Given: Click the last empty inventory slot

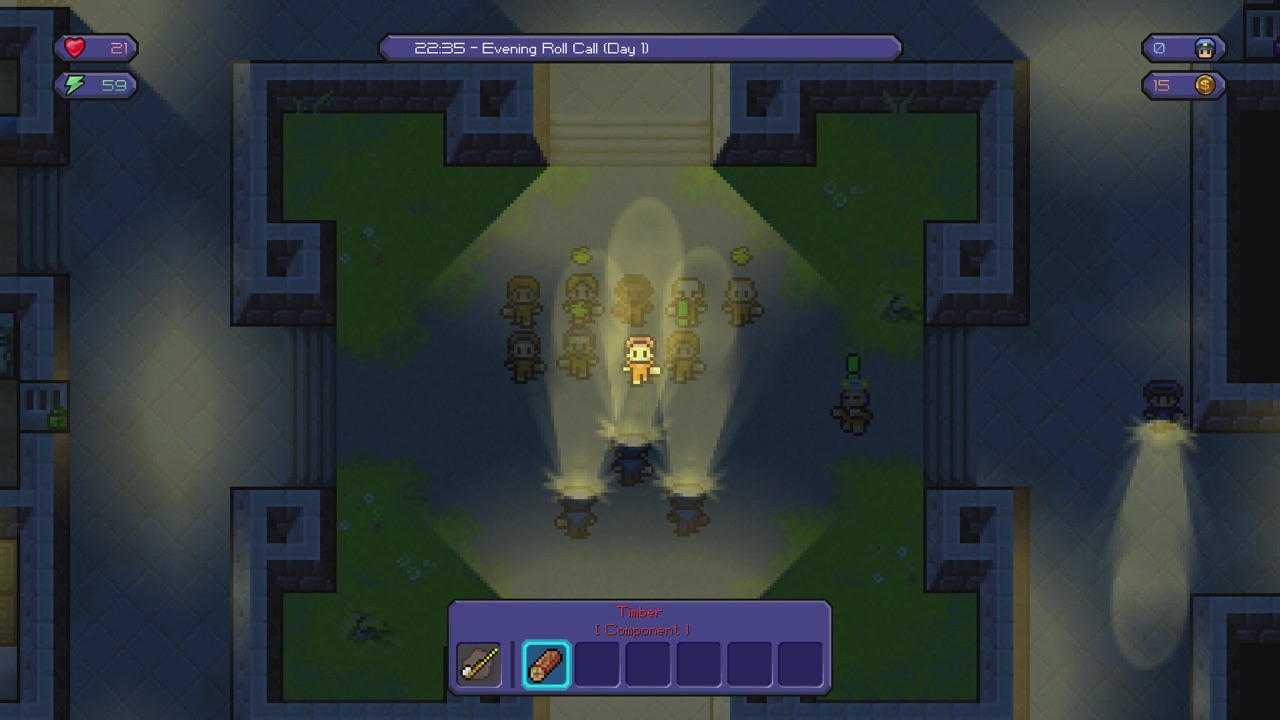Looking at the screenshot, I should pyautogui.click(x=798, y=664).
